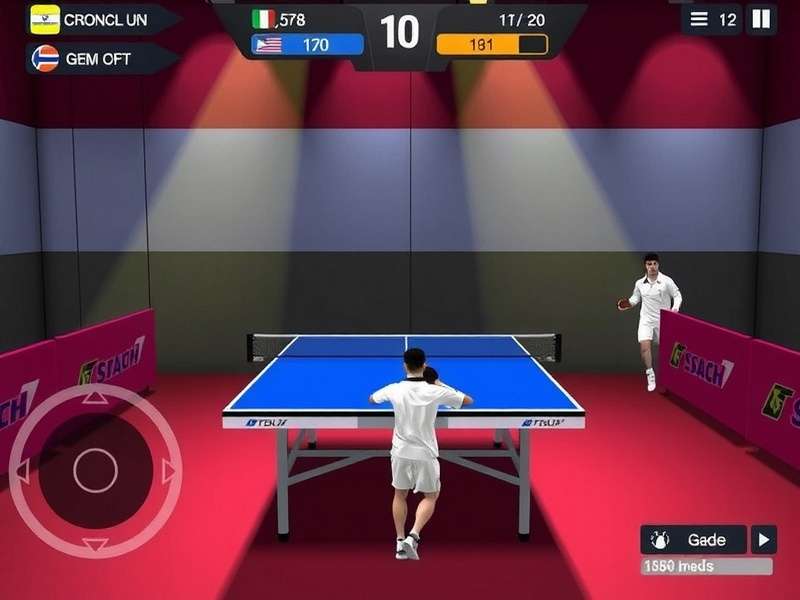The height and width of the screenshot is (600, 800).
Task: Tap the joystick's up arrow
Action: 95,397
